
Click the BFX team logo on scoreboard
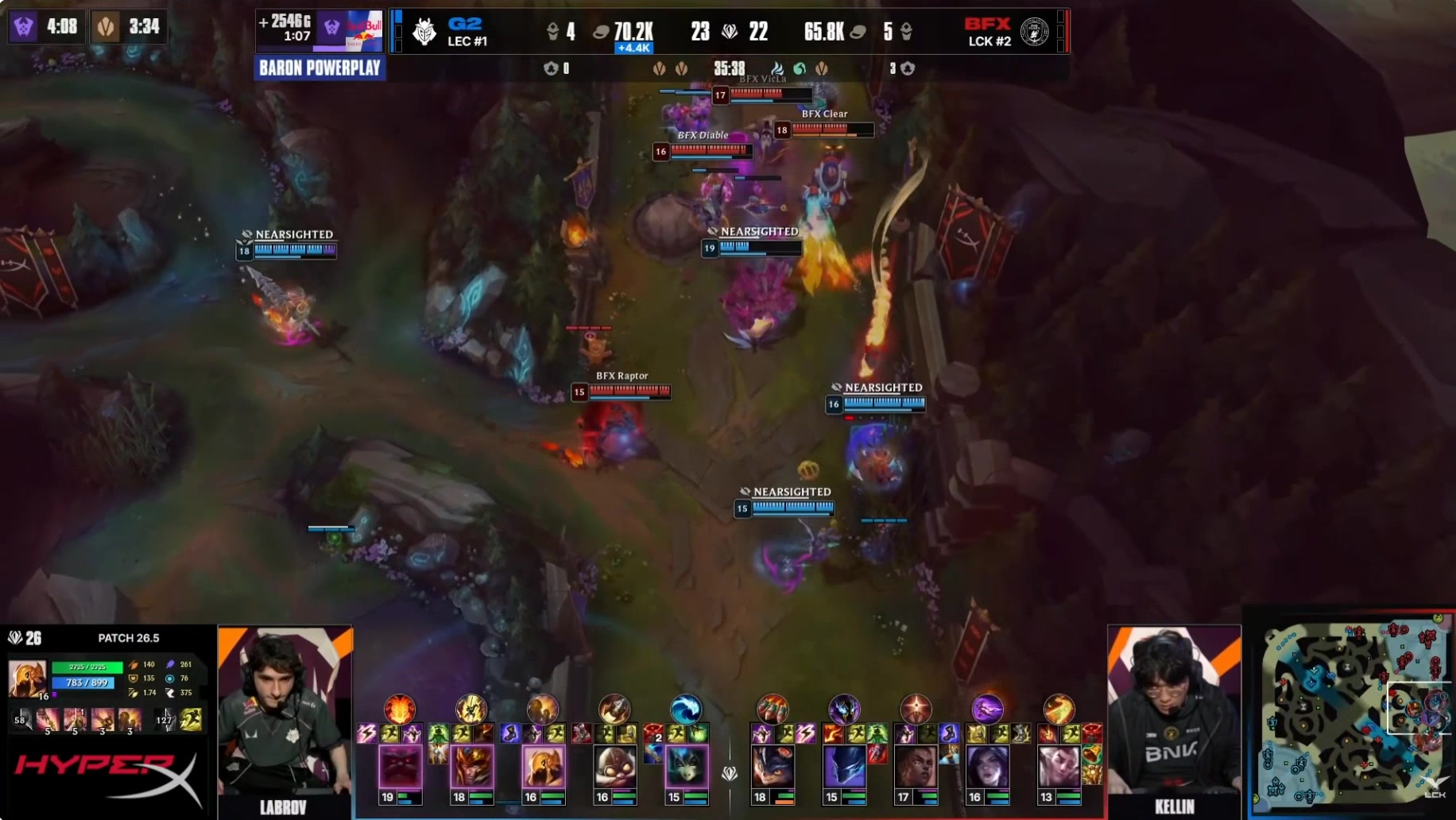click(1034, 32)
